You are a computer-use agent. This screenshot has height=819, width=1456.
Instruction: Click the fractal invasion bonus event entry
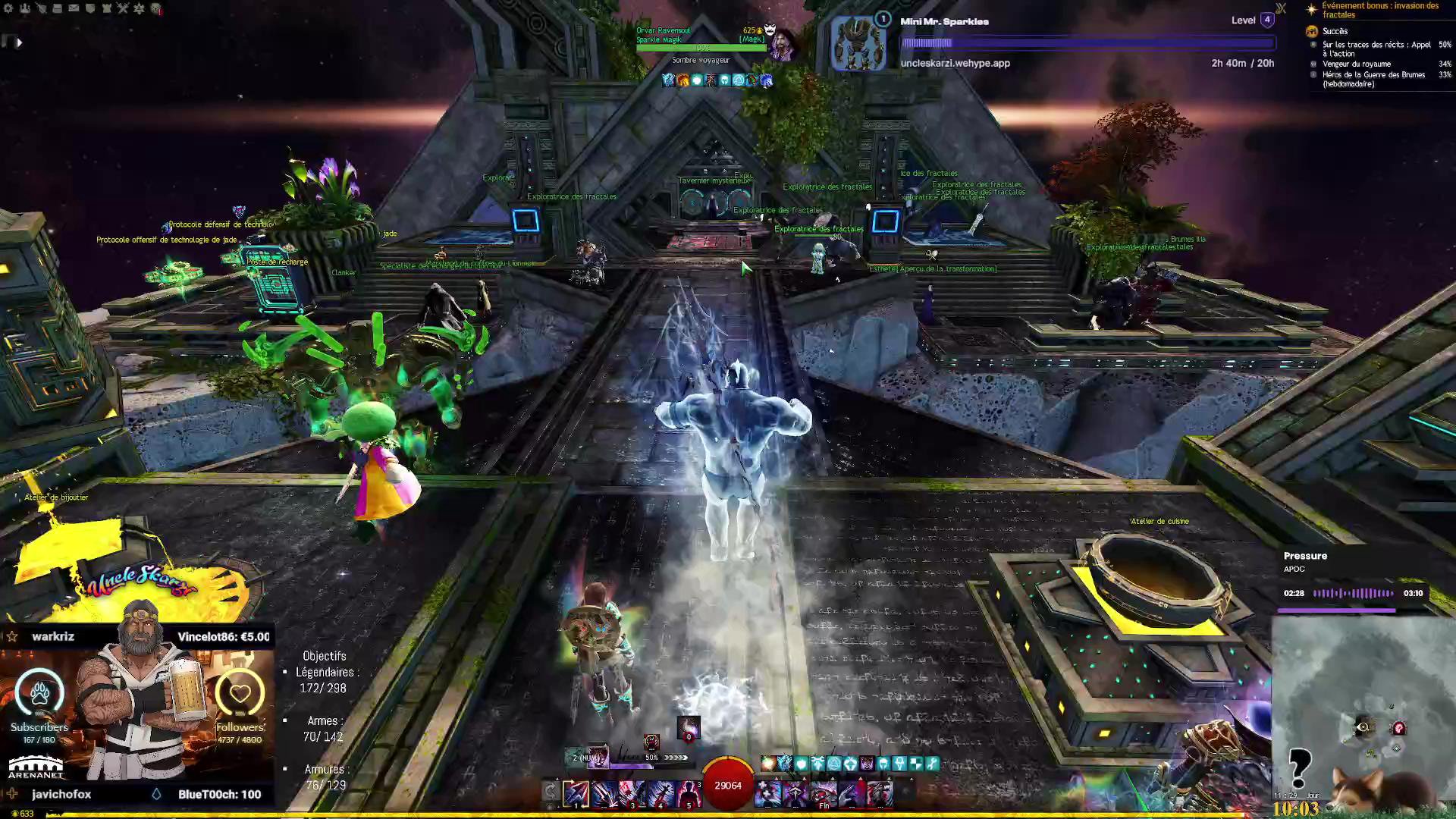pyautogui.click(x=1379, y=10)
